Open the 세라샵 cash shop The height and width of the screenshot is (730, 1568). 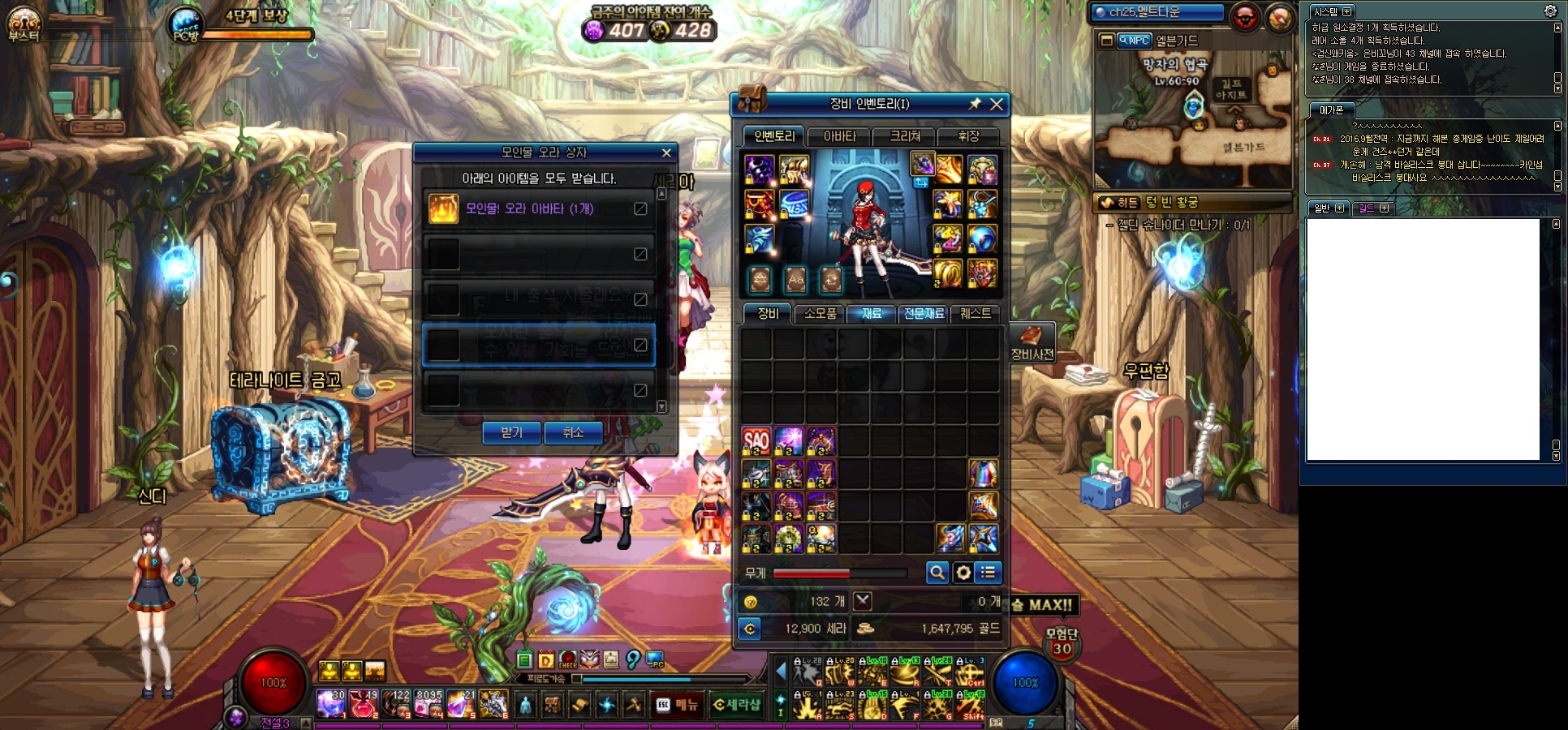click(737, 705)
